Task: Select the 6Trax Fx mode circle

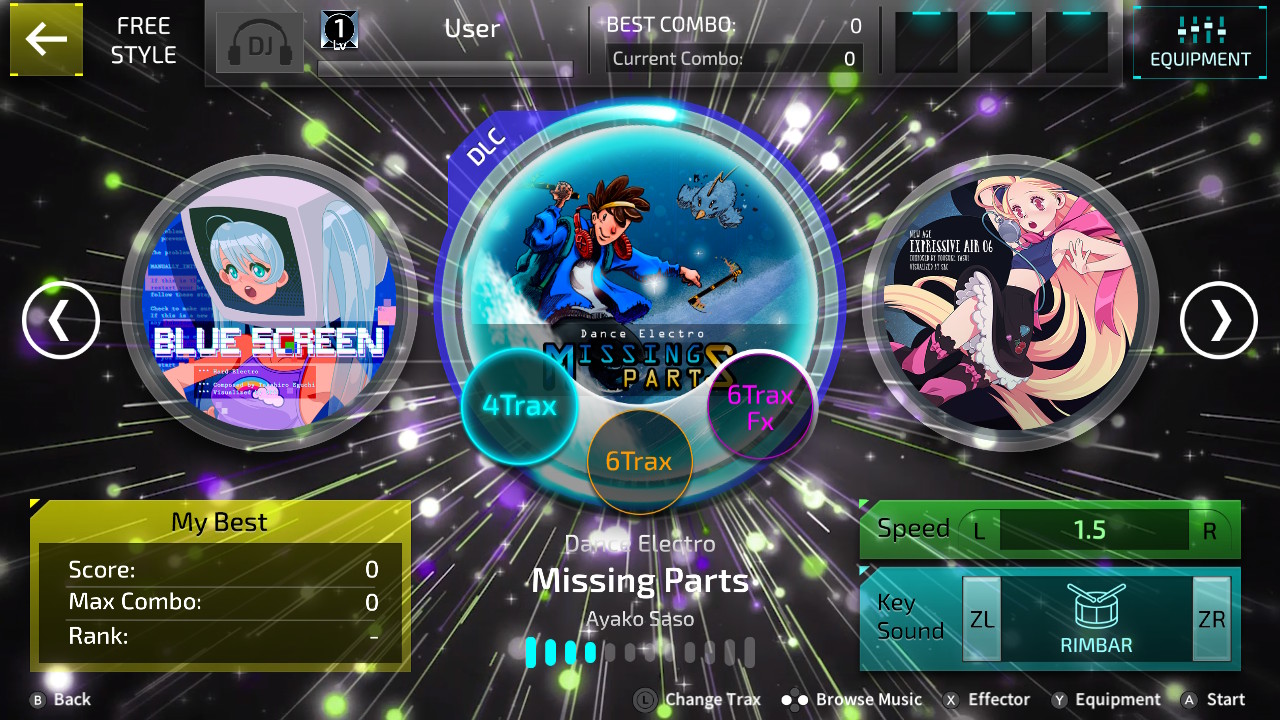Action: click(x=760, y=405)
